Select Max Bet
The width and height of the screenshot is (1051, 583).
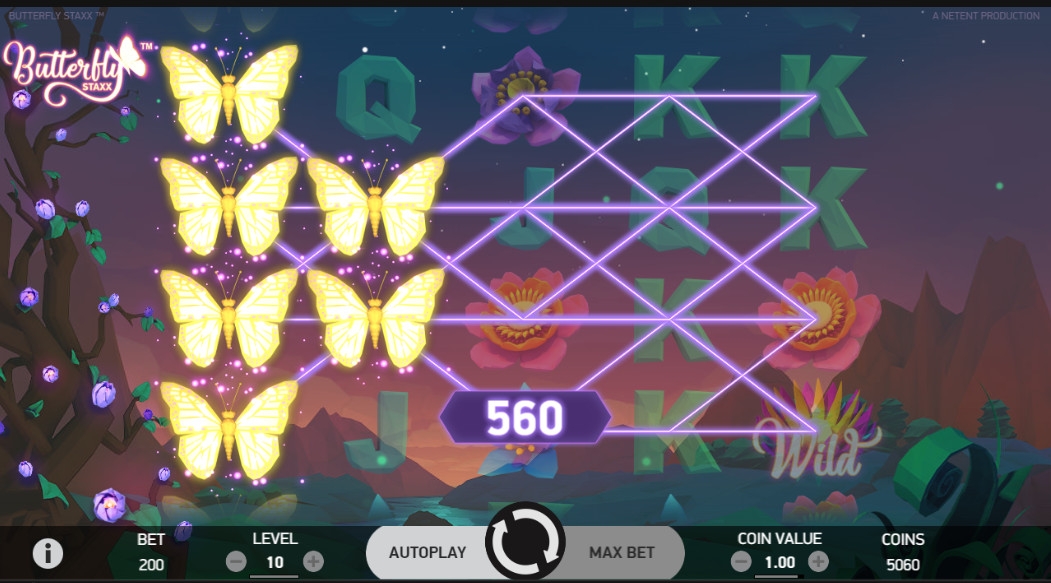pyautogui.click(x=622, y=552)
